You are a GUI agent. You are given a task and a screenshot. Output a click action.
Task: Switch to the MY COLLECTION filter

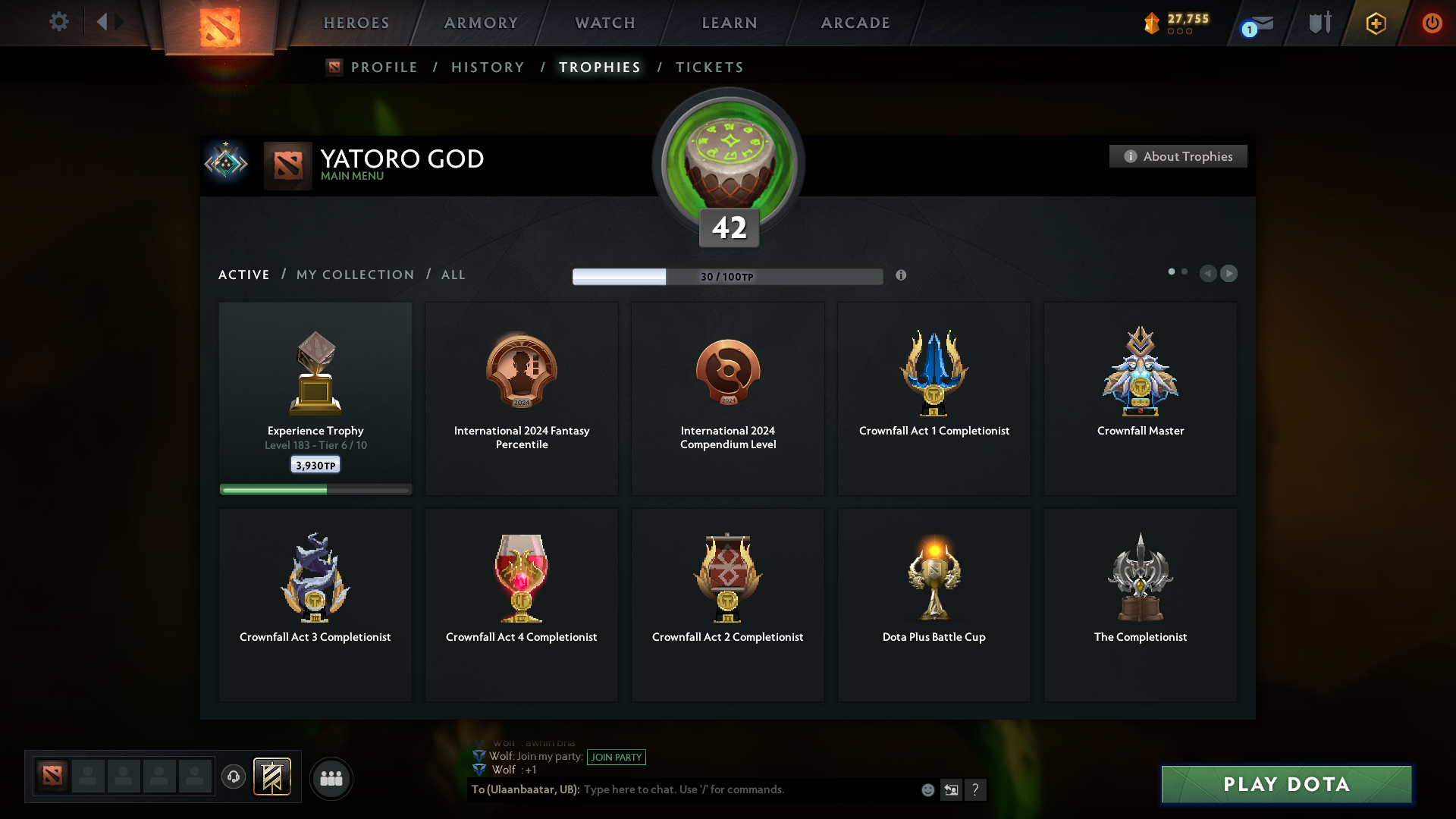(354, 275)
